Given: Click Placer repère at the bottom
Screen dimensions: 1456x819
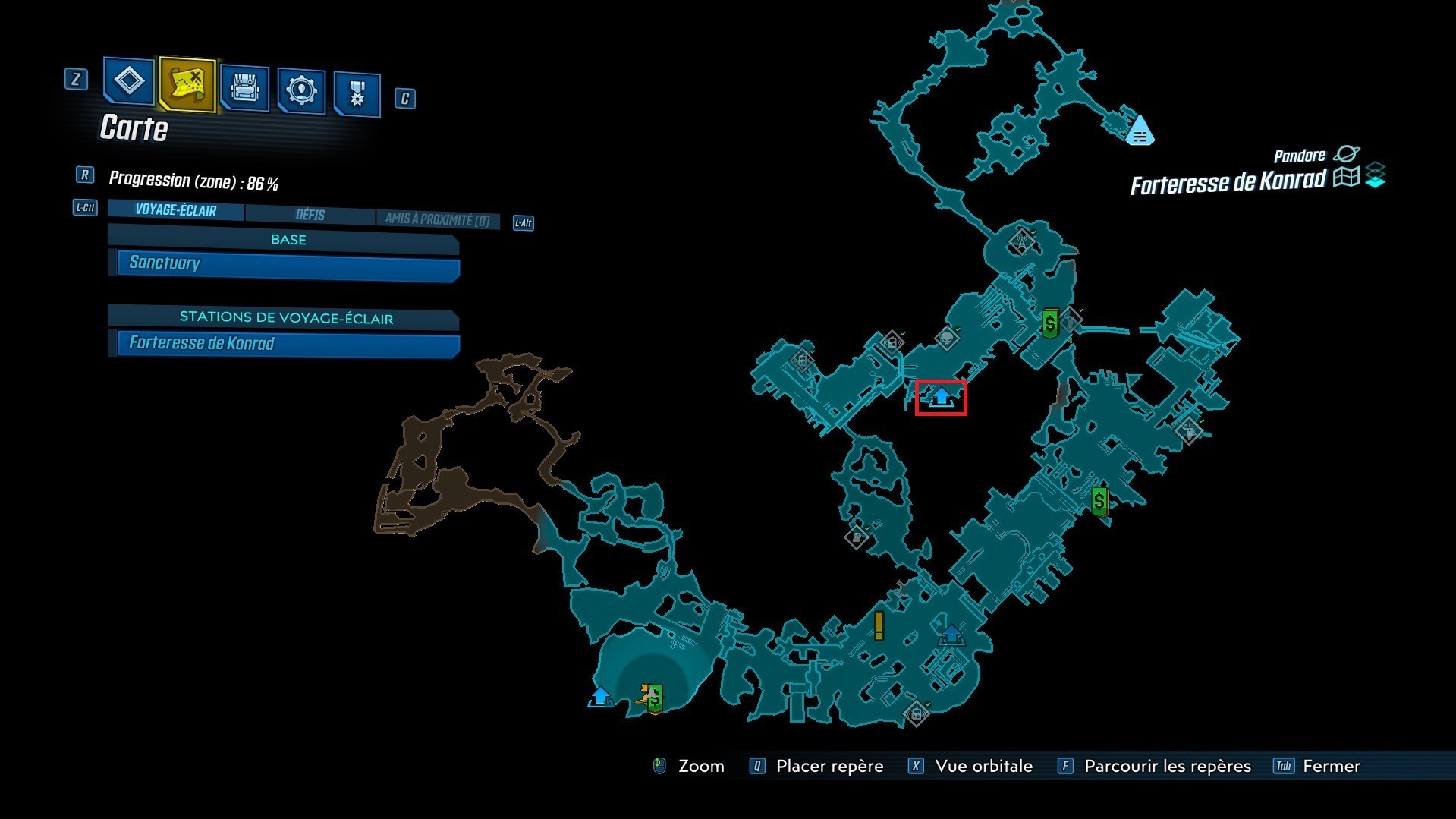Looking at the screenshot, I should click(829, 766).
